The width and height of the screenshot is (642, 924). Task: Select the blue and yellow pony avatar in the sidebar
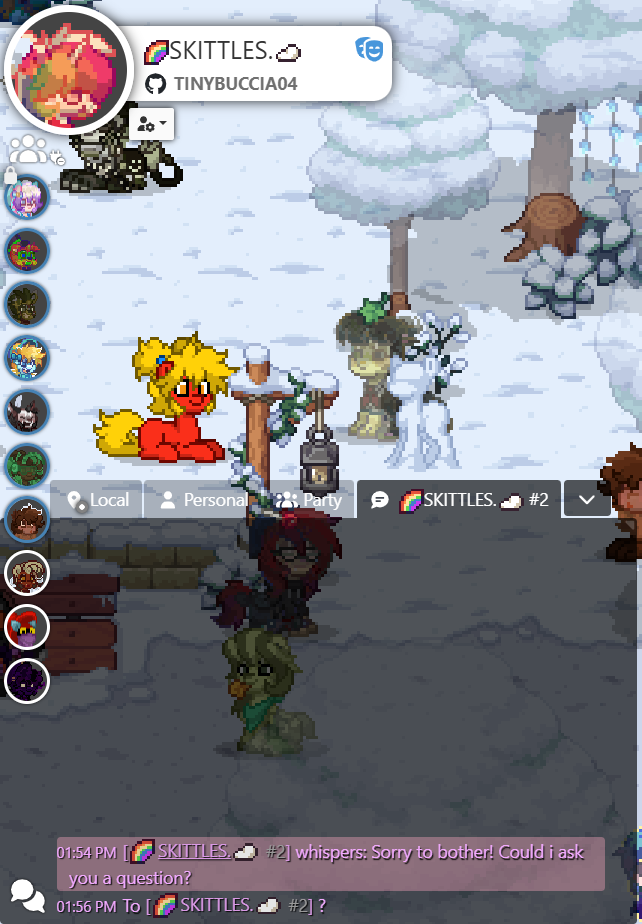pyautogui.click(x=27, y=357)
